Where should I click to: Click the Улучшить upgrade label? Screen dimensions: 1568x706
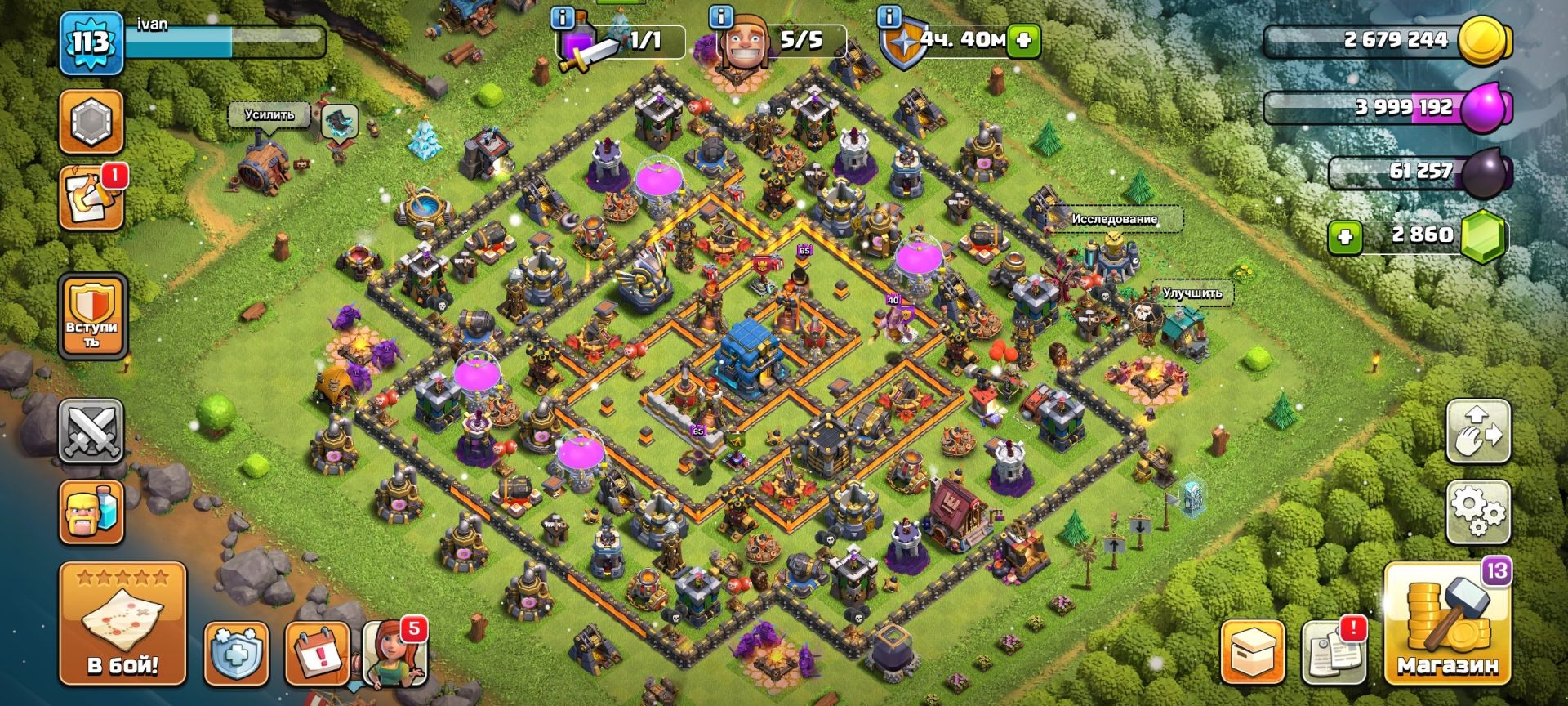click(x=1192, y=293)
